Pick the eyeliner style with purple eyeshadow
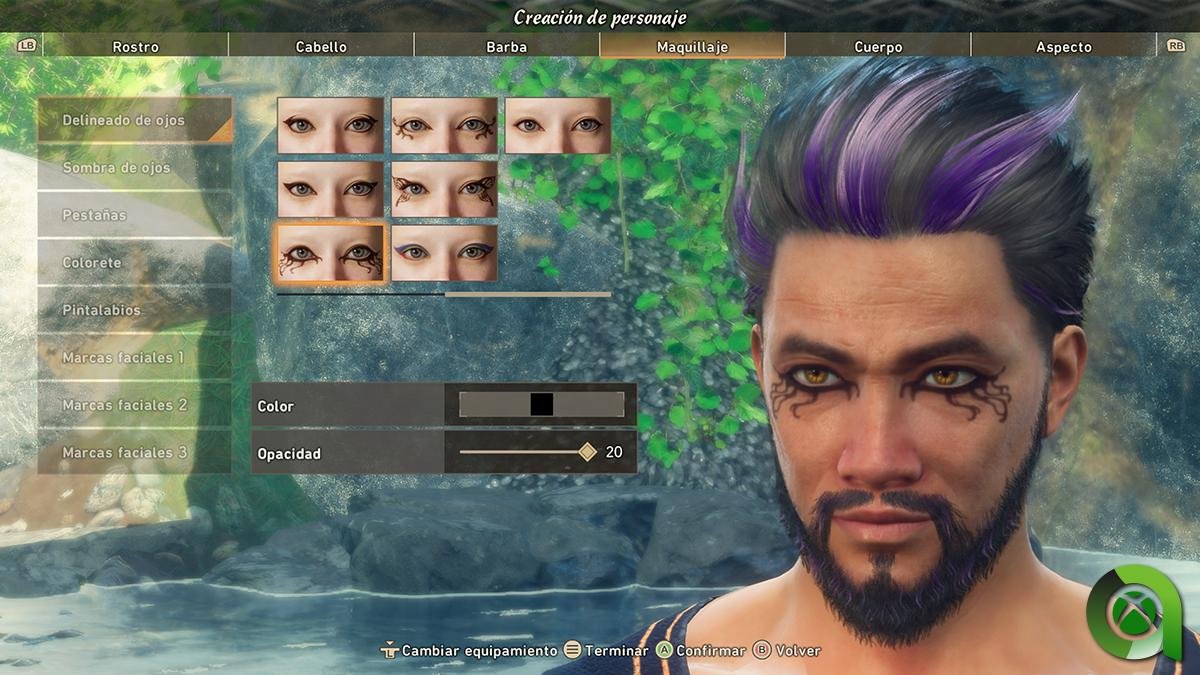The width and height of the screenshot is (1200, 675). (x=444, y=253)
